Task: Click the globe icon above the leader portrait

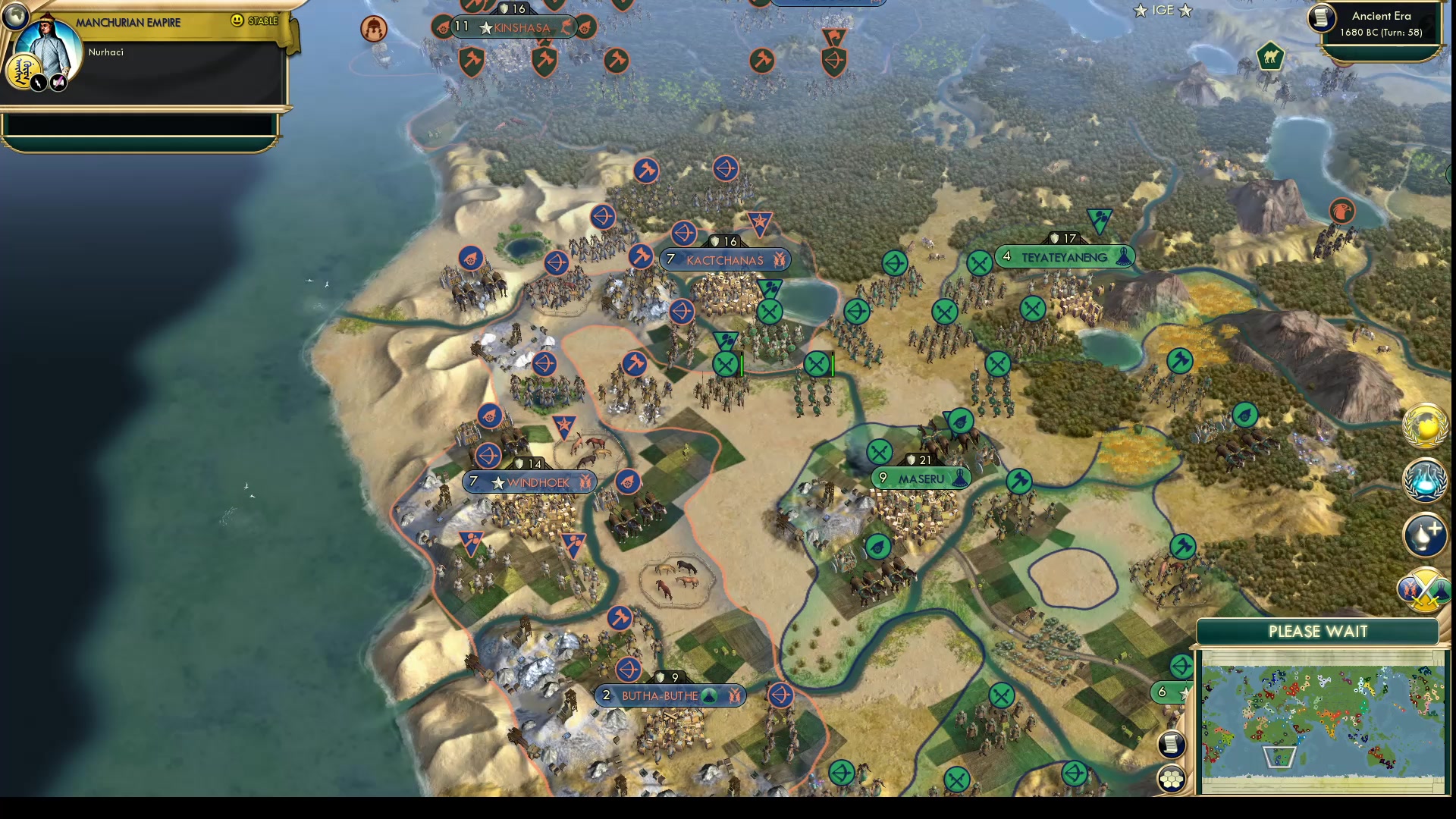Action: (x=14, y=15)
